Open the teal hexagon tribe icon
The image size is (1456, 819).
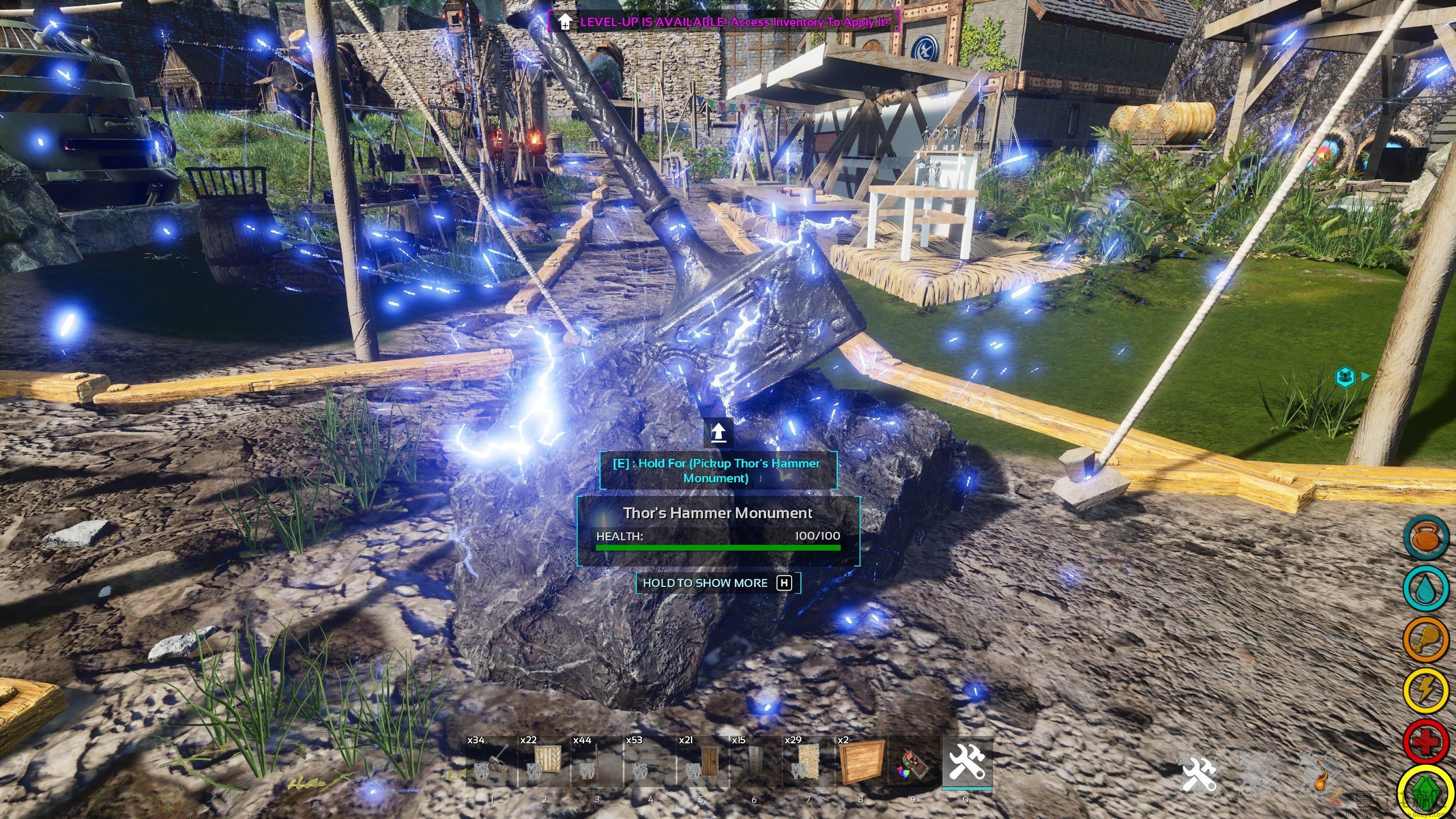(1345, 377)
